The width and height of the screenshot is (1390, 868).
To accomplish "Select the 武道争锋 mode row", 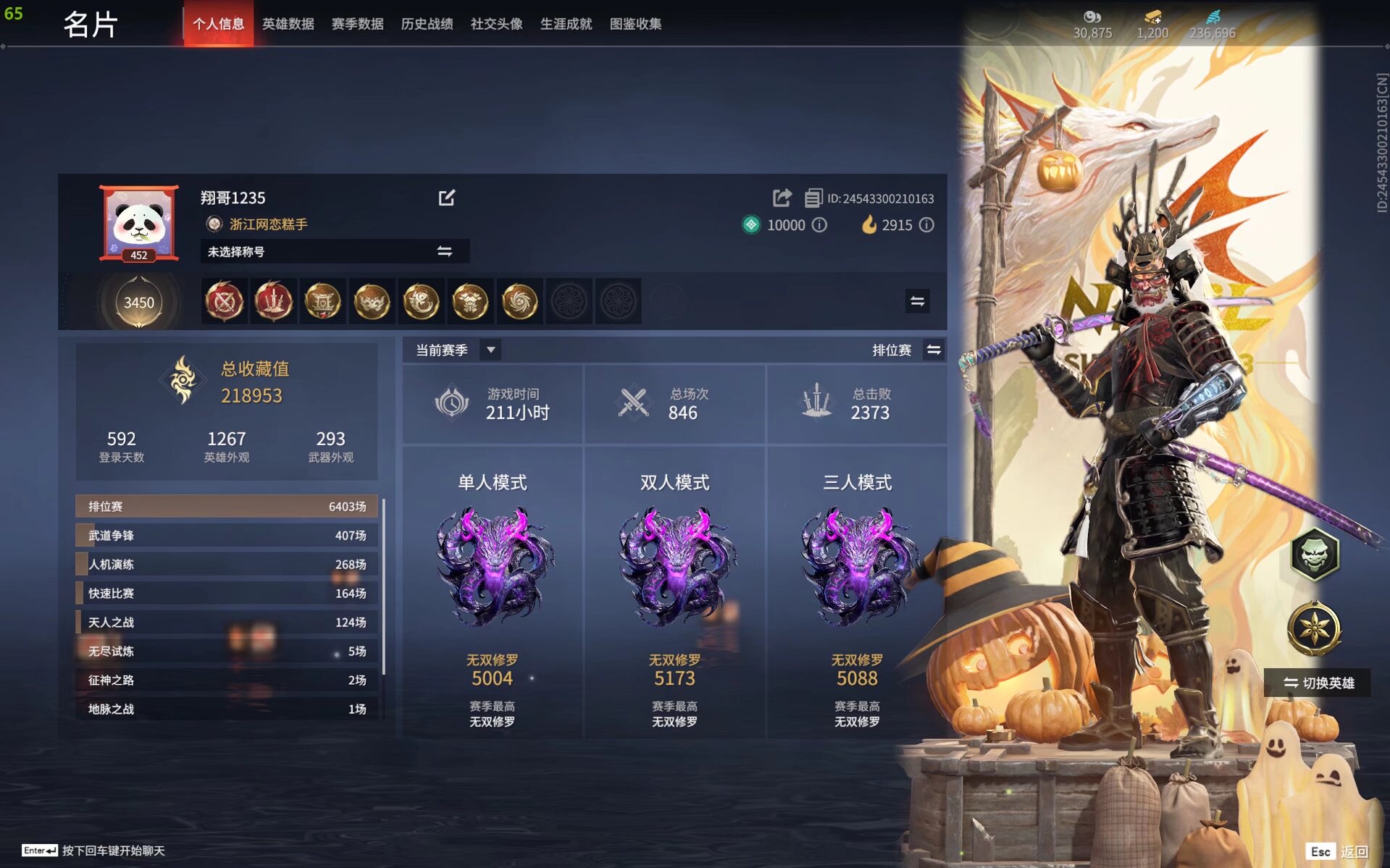I will tap(227, 536).
